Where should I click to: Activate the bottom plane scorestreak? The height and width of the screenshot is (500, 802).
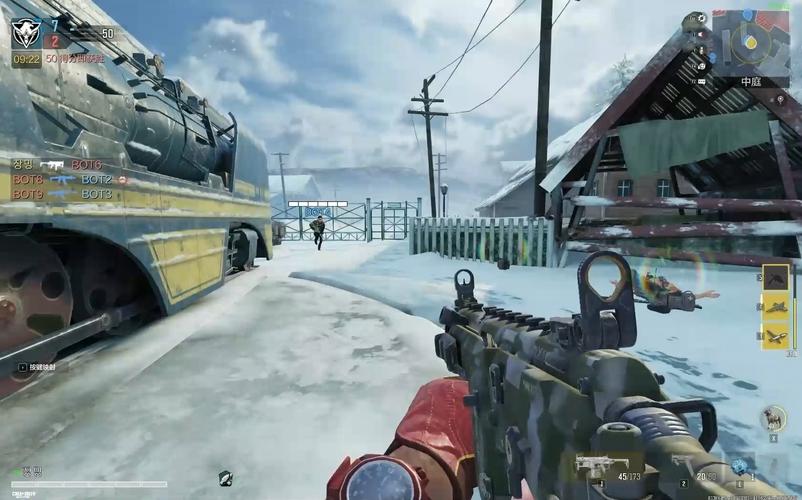tap(775, 336)
